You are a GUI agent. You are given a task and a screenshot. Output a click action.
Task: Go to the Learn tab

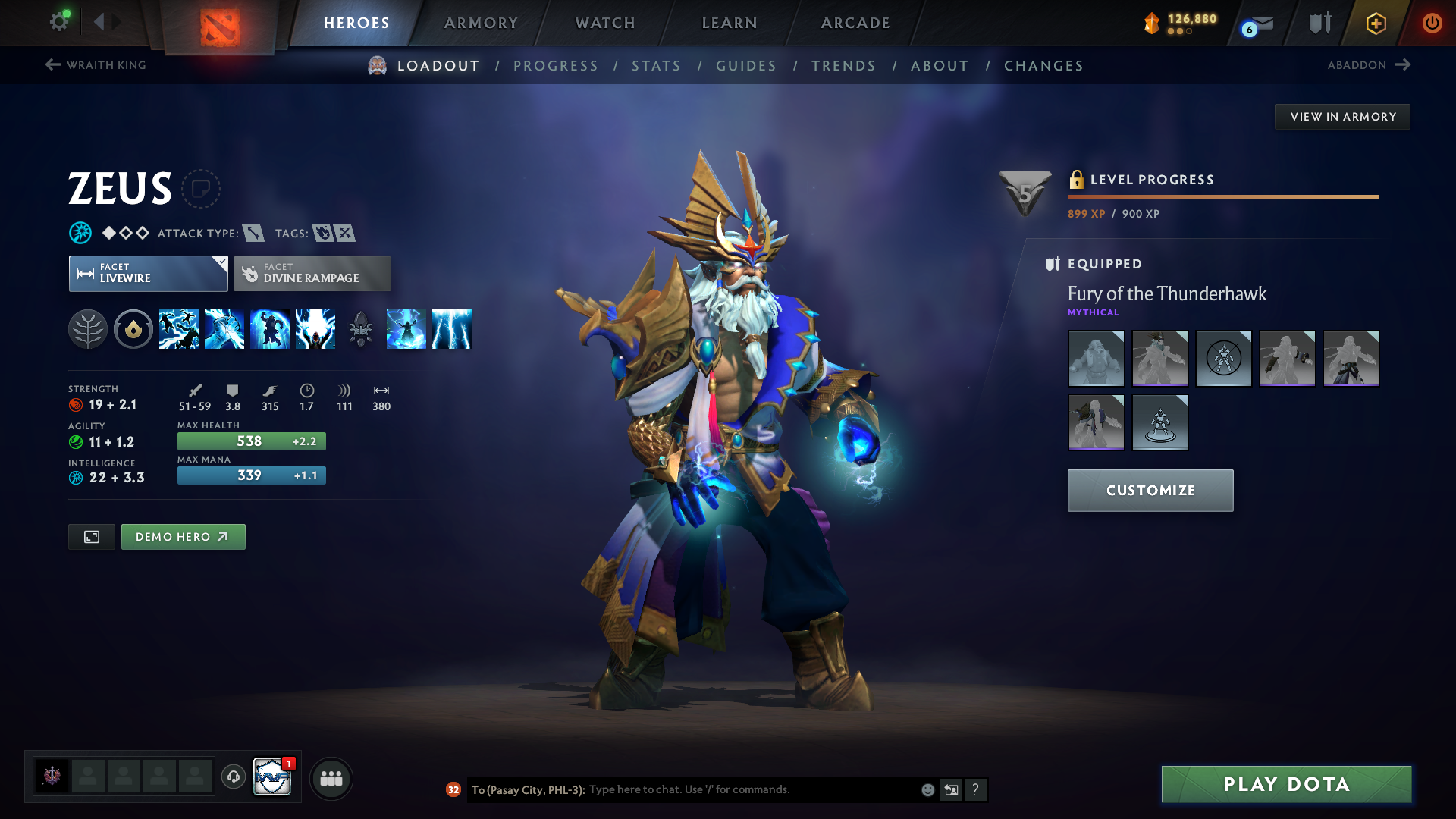[730, 23]
